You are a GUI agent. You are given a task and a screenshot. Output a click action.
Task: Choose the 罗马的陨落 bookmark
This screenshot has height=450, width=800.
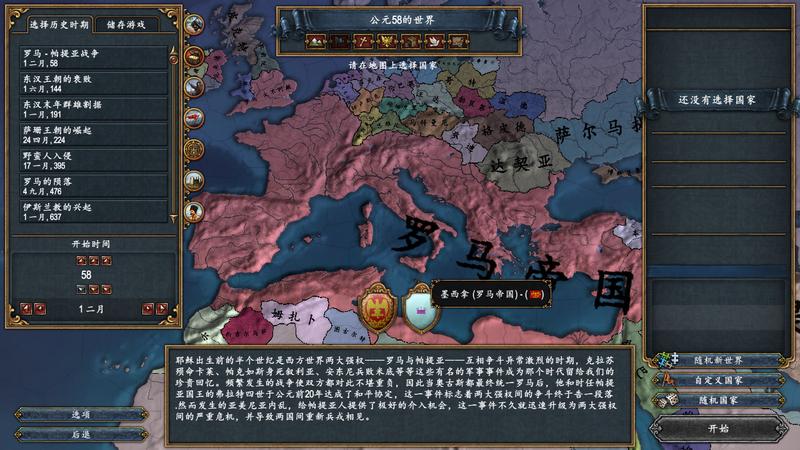pyautogui.click(x=94, y=187)
